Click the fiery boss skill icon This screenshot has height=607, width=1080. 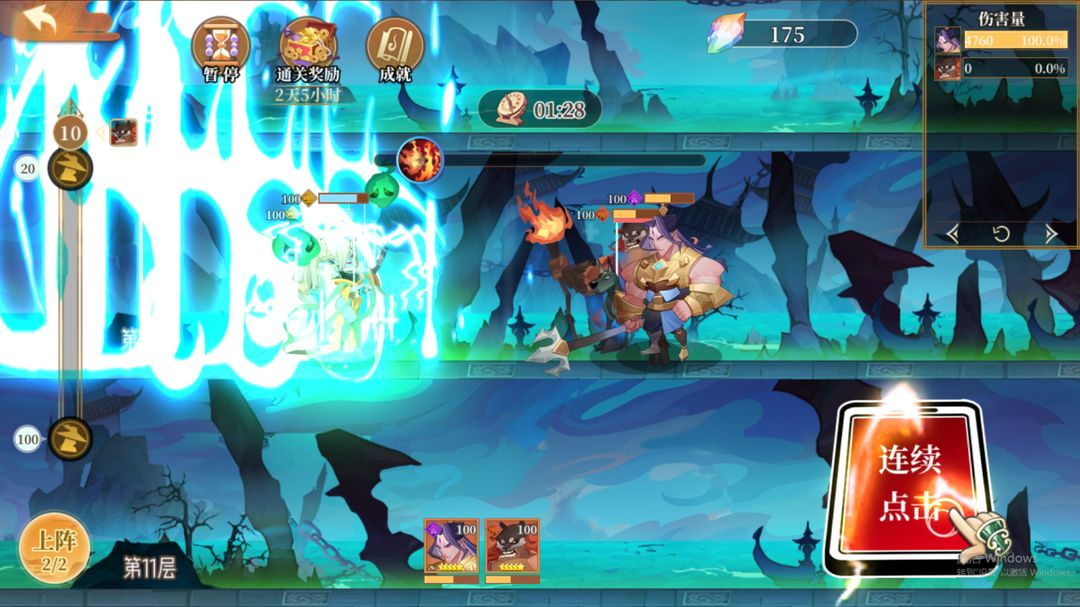point(420,160)
